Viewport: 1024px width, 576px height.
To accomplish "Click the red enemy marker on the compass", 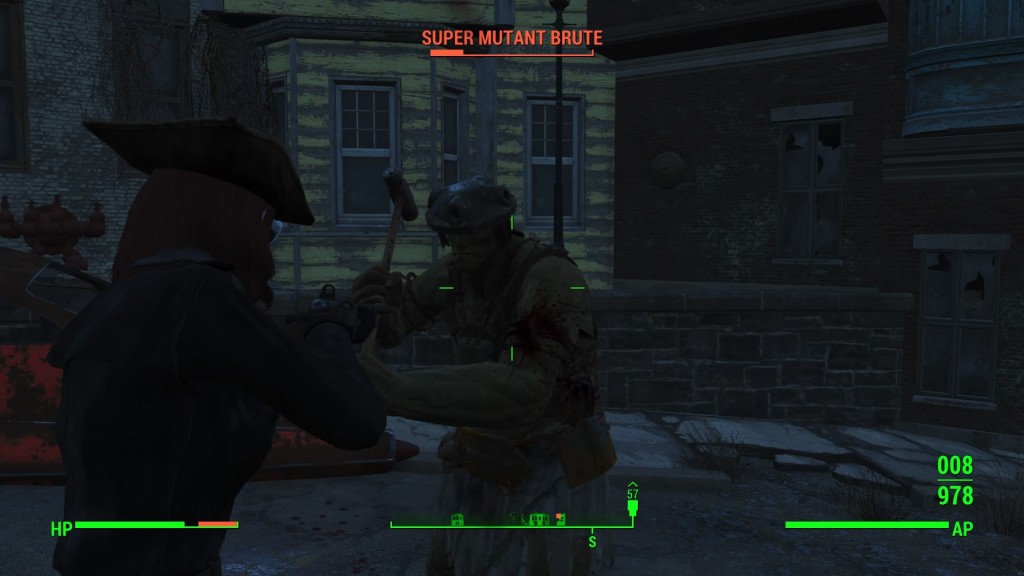I will click(x=560, y=518).
